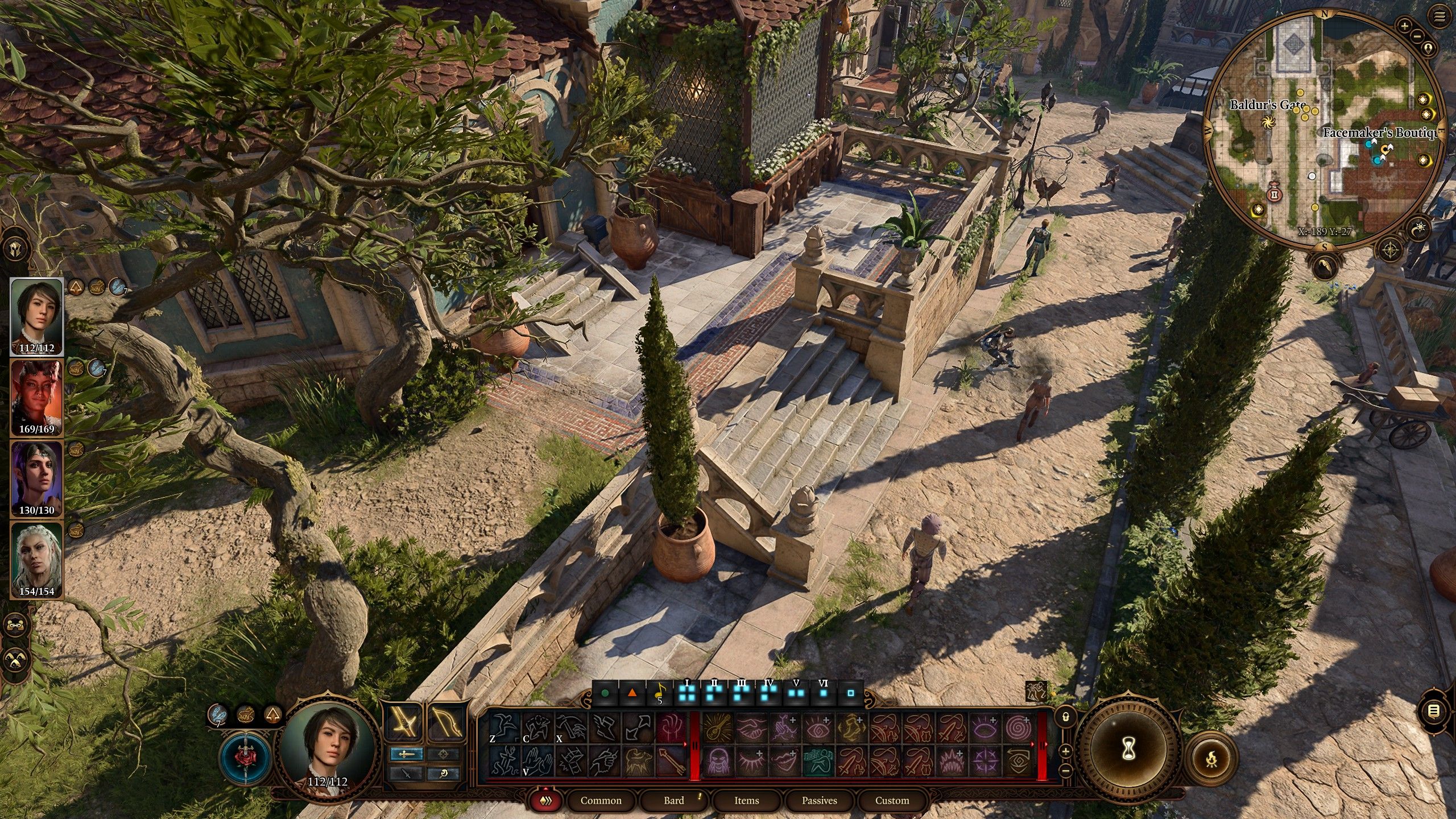1456x819 pixels.
Task: Open the main menu hamburger icon
Action: point(1438,17)
